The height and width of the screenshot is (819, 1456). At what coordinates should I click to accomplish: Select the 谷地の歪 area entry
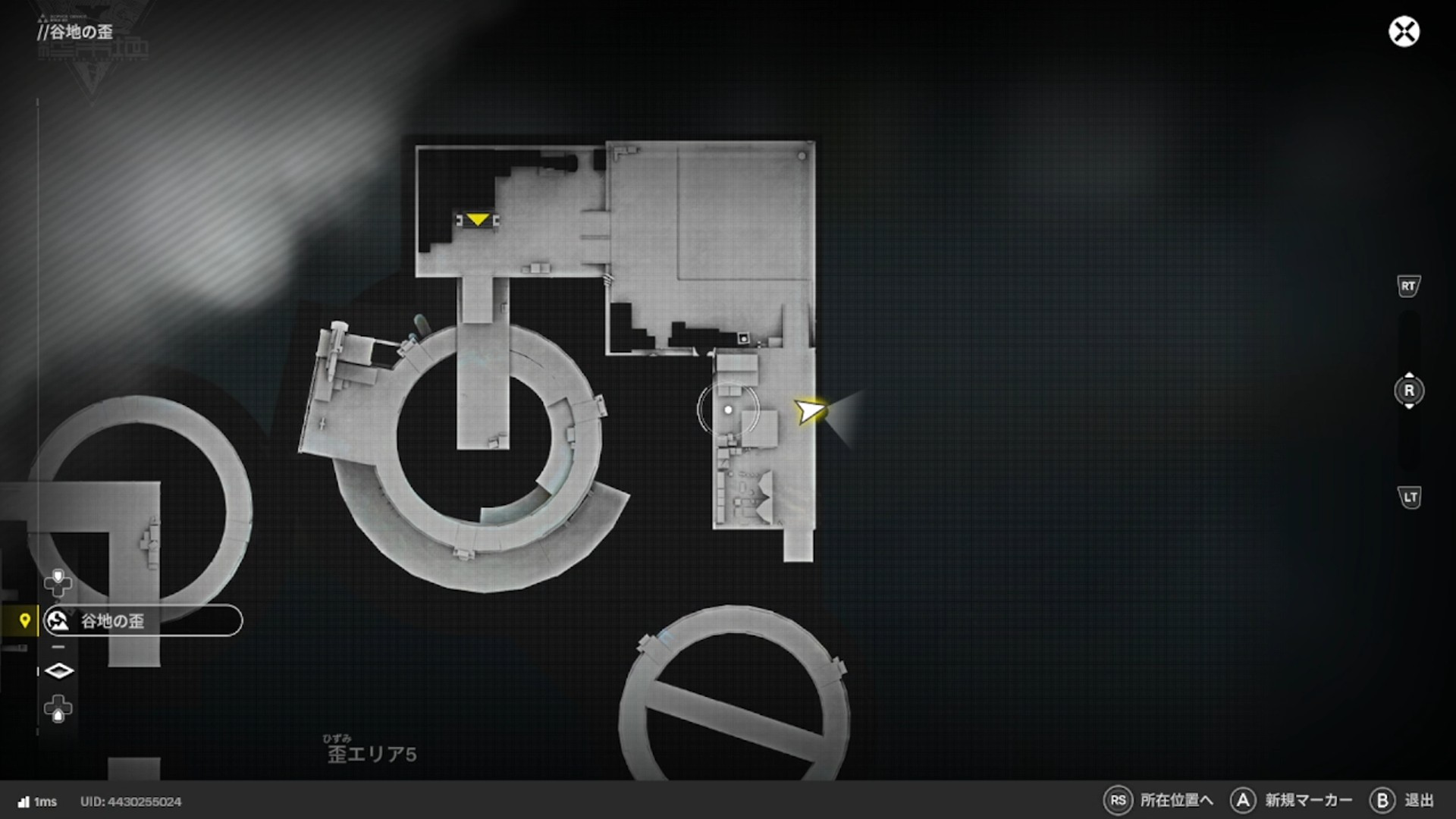pyautogui.click(x=143, y=621)
